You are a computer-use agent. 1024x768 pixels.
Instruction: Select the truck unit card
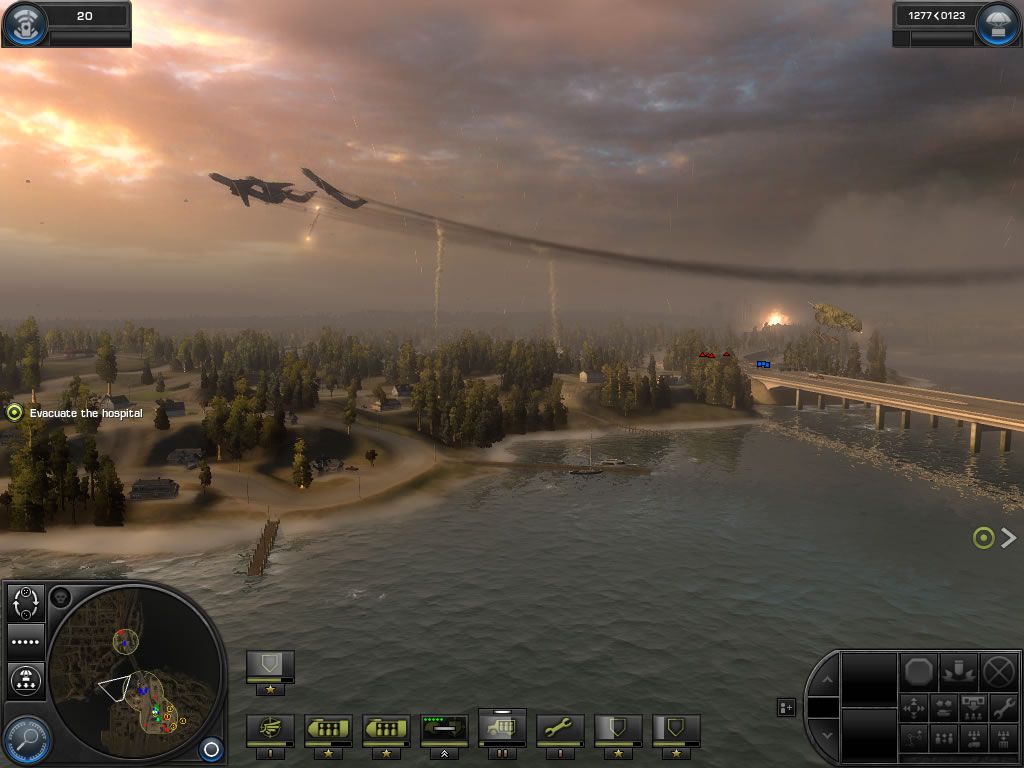503,728
